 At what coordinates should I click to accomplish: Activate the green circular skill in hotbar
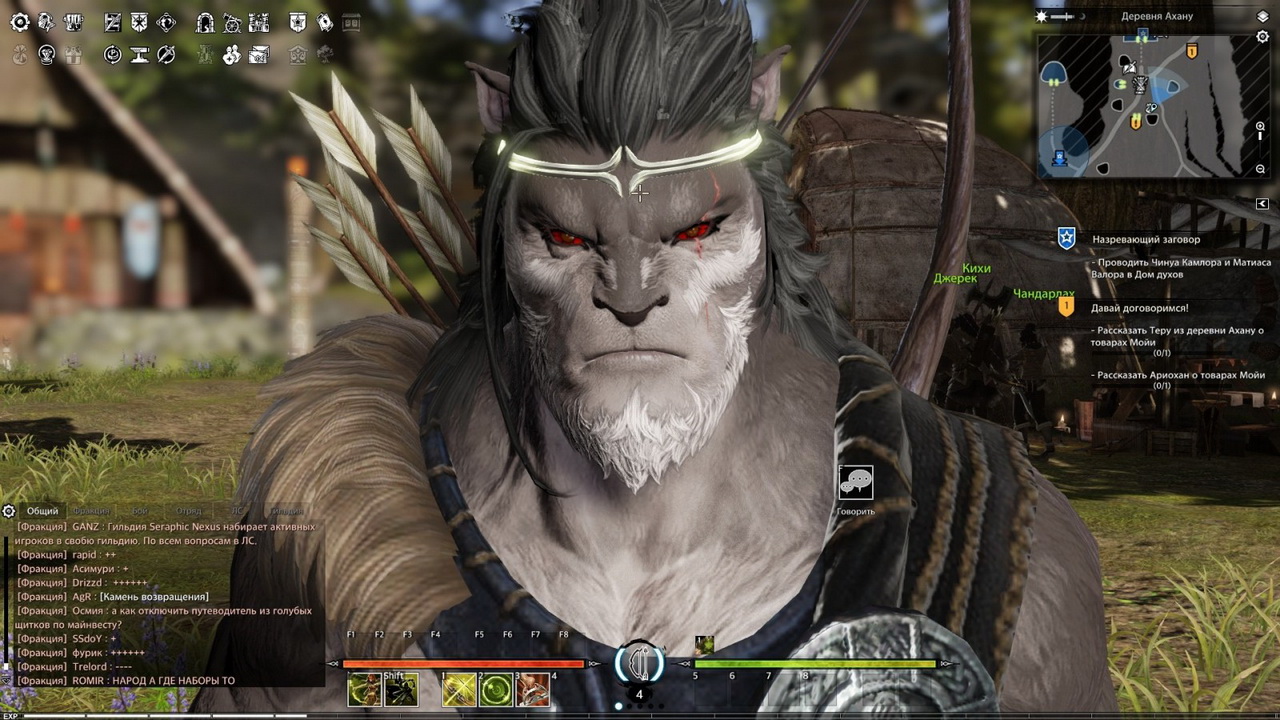pyautogui.click(x=496, y=690)
